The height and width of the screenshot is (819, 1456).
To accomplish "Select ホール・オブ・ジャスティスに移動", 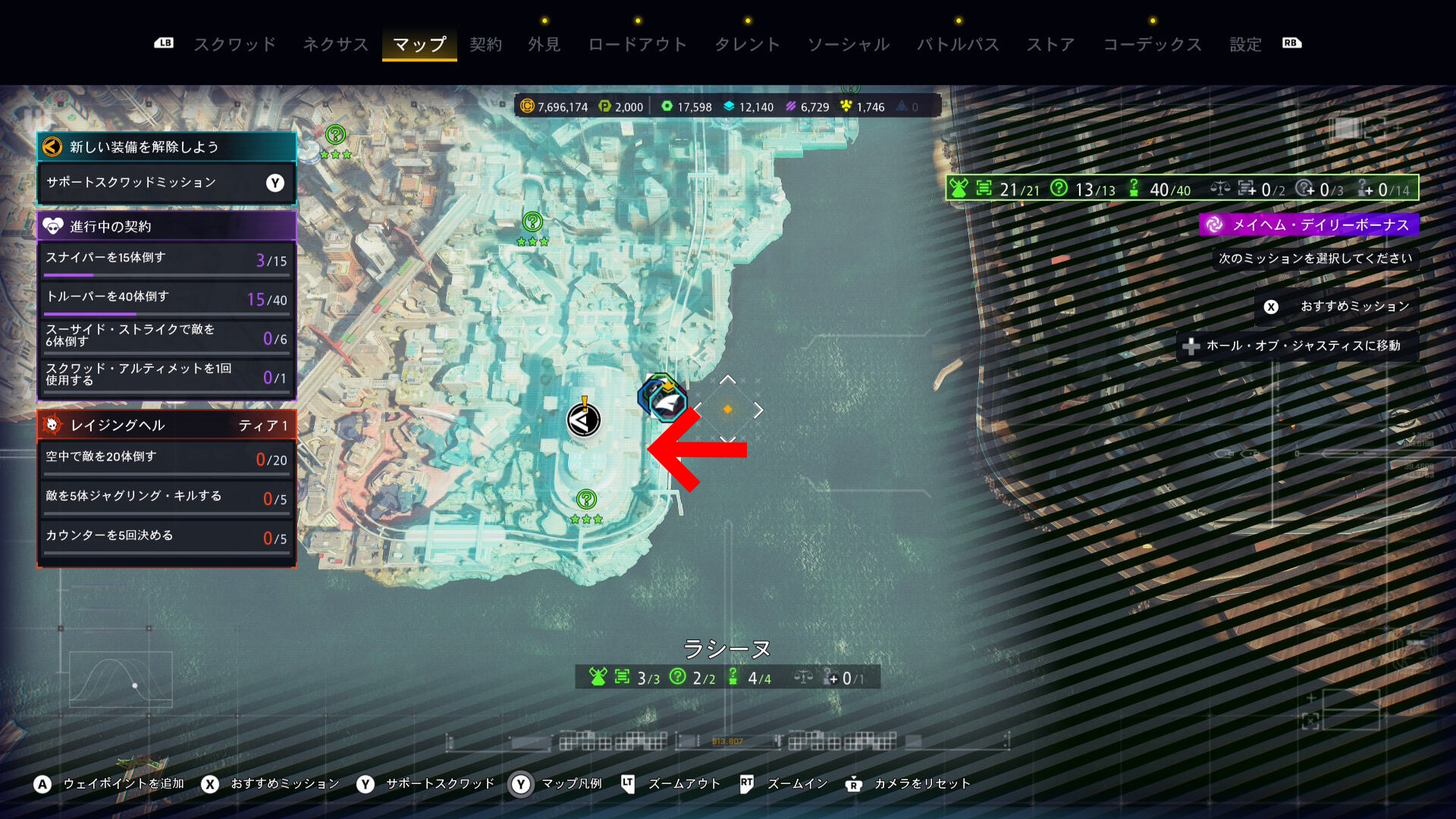I will point(1297,346).
